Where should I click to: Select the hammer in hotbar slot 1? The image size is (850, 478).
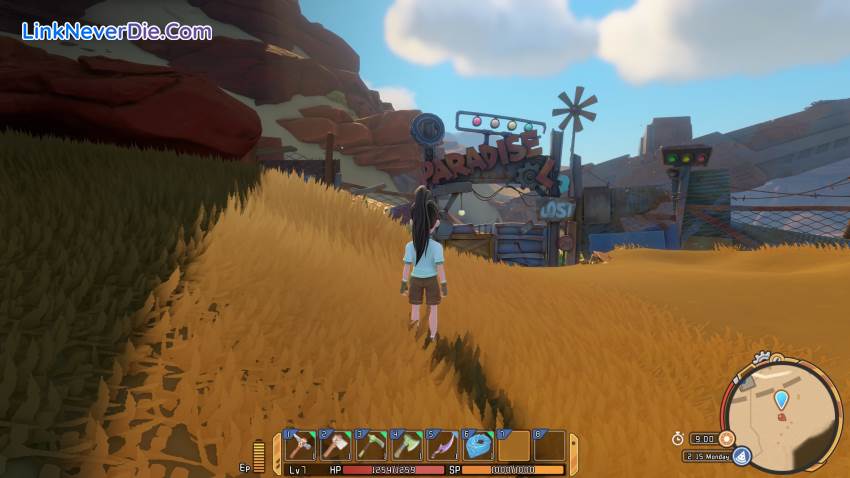(301, 445)
